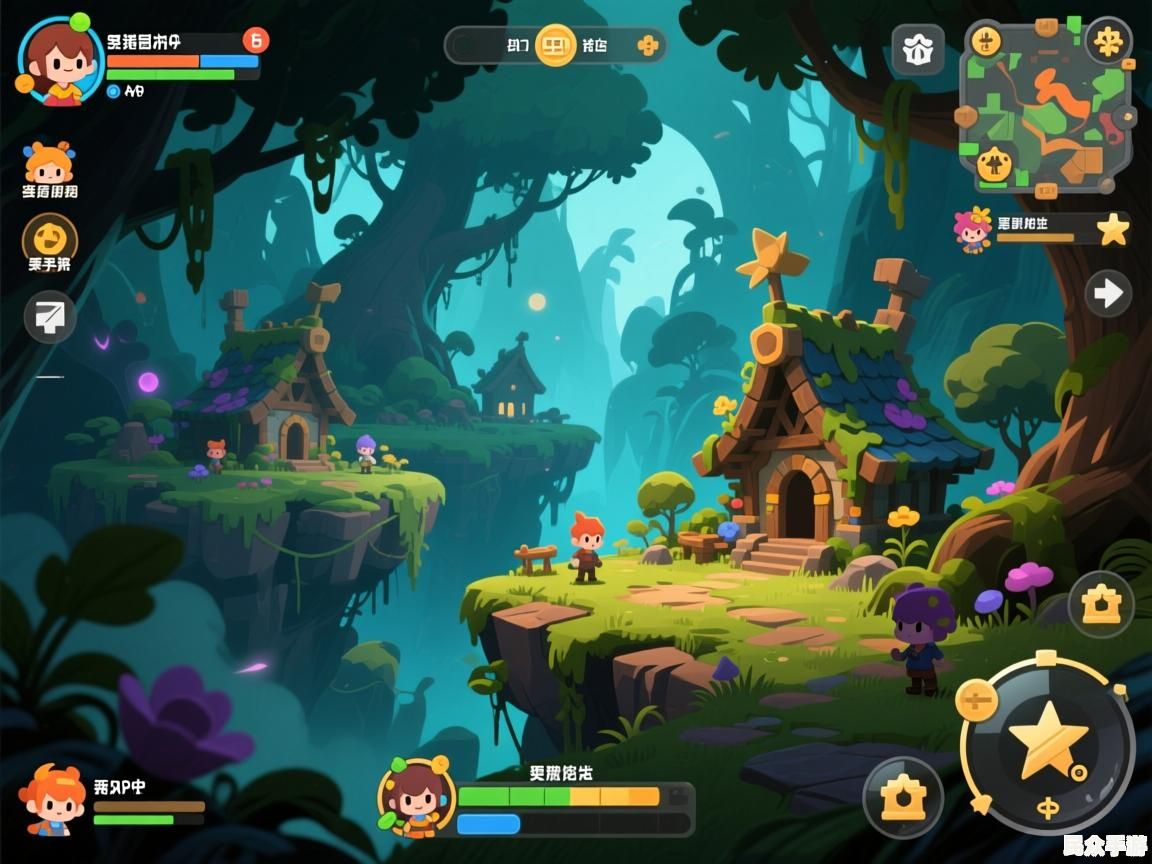Tap the round yellow smiley face icon
The image size is (1152, 864).
point(50,238)
